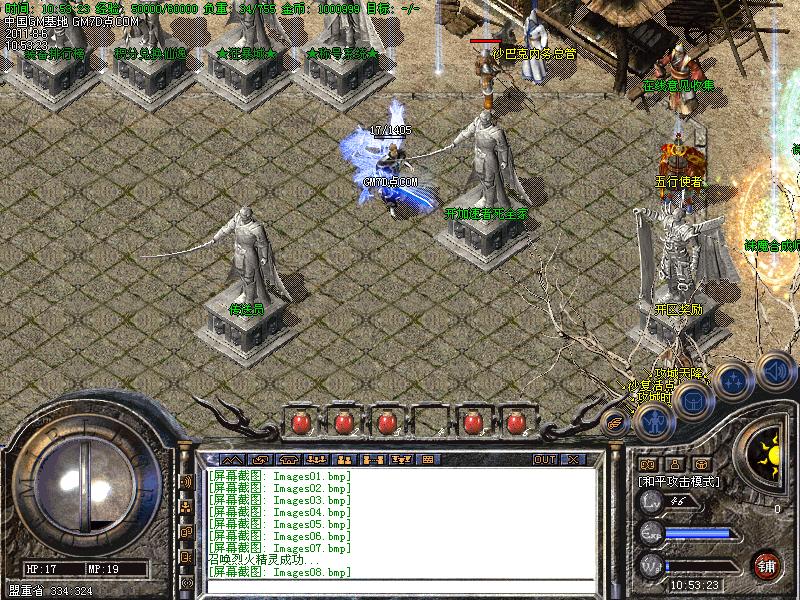Use the red potion in belt slot 1

point(300,422)
